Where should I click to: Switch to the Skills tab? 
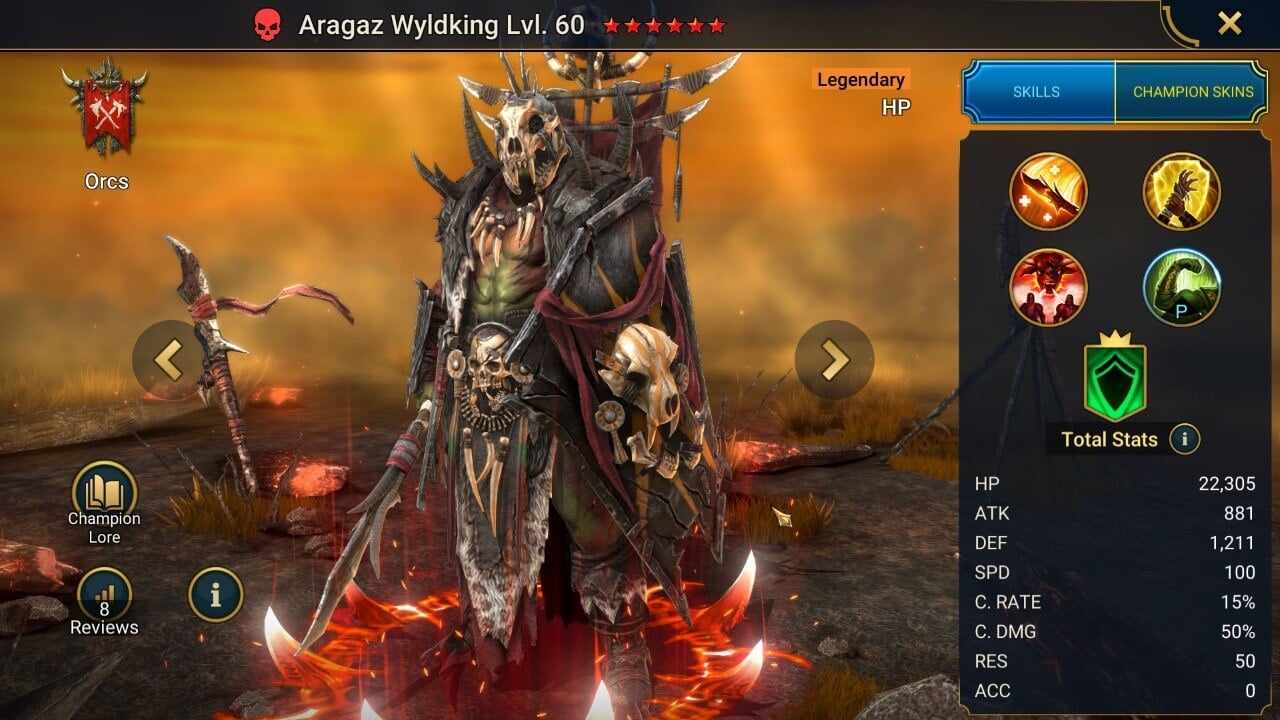coord(1037,91)
